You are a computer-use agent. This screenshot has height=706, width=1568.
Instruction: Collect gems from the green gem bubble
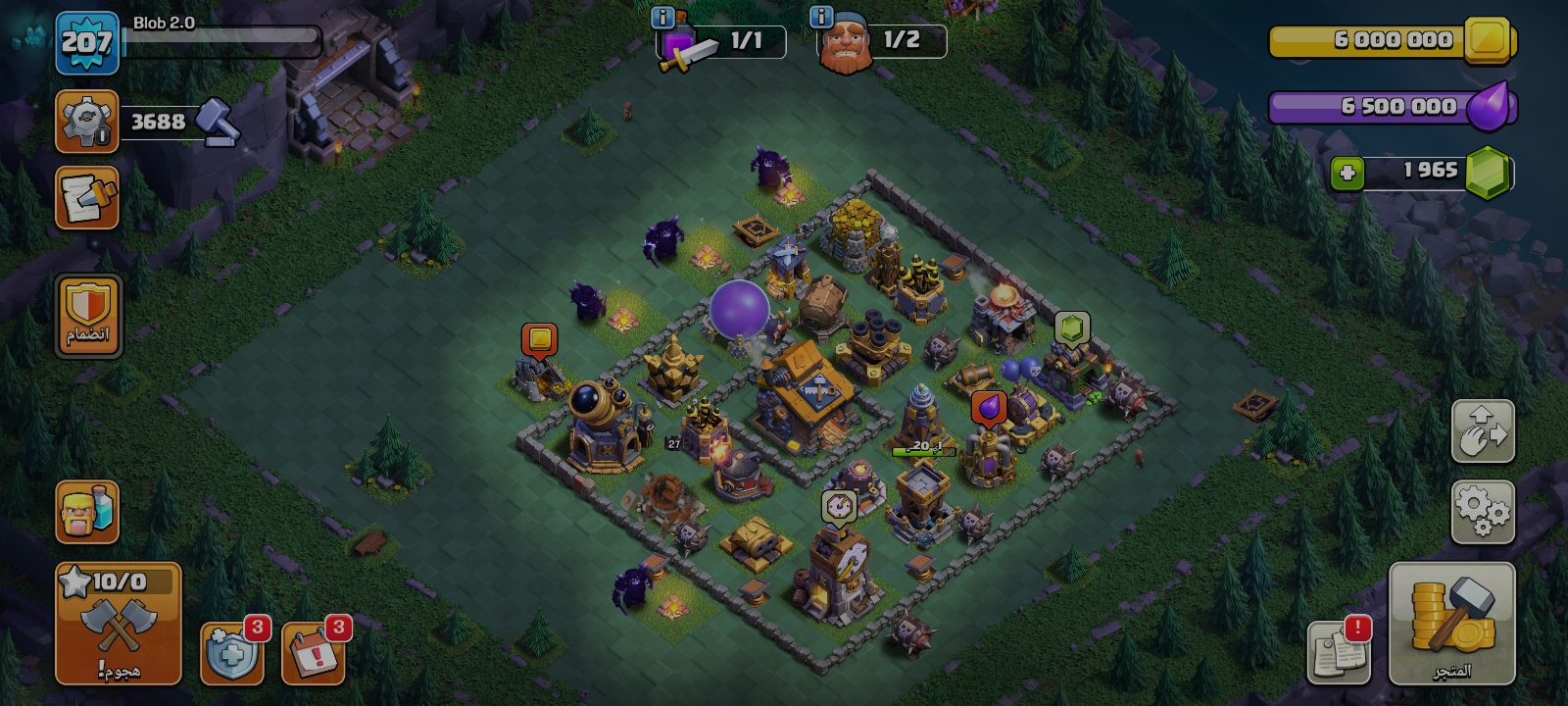1071,328
